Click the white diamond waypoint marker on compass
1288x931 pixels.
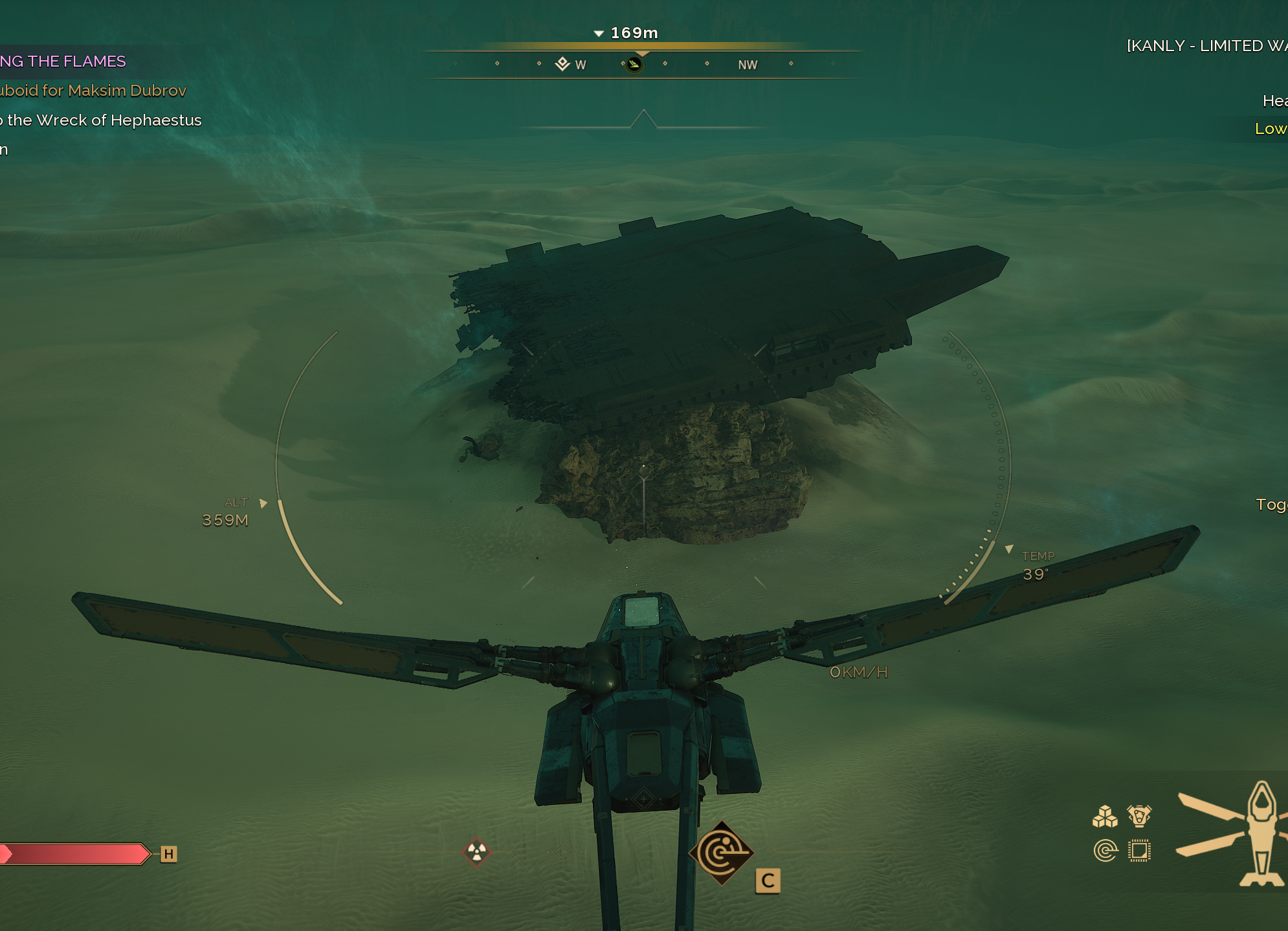tap(562, 63)
